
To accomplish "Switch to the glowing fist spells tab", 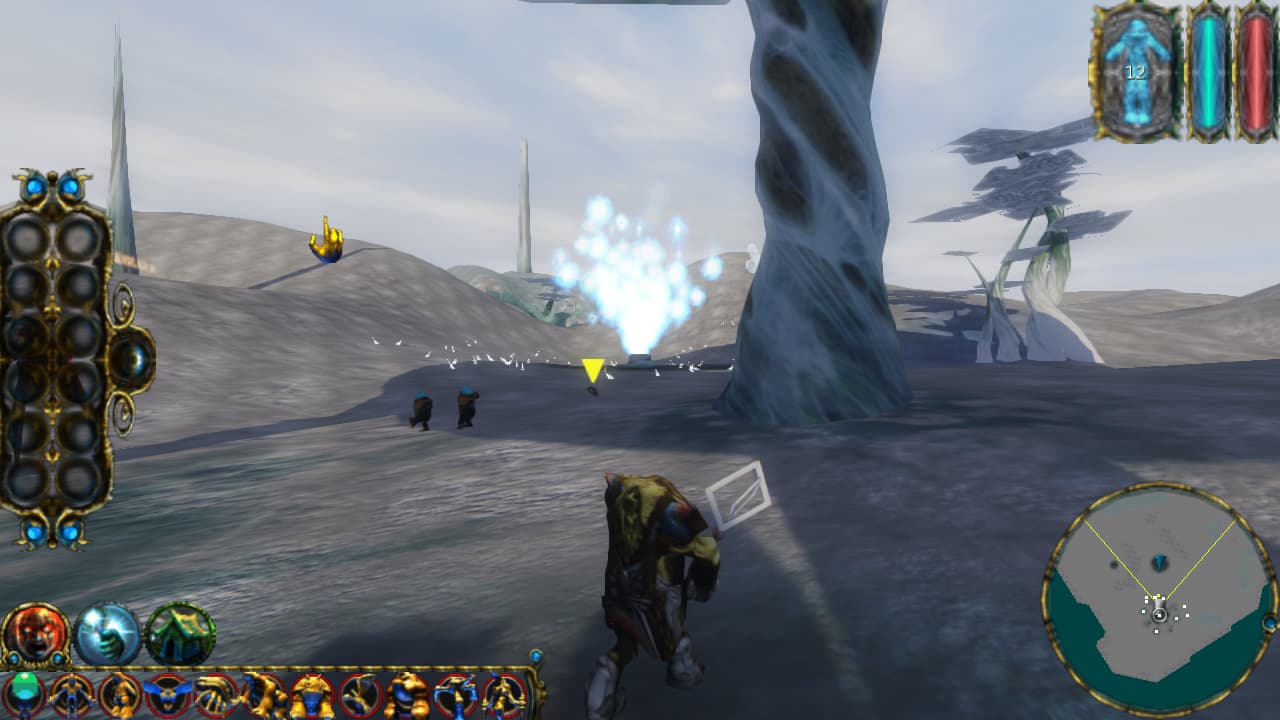I will tap(107, 633).
